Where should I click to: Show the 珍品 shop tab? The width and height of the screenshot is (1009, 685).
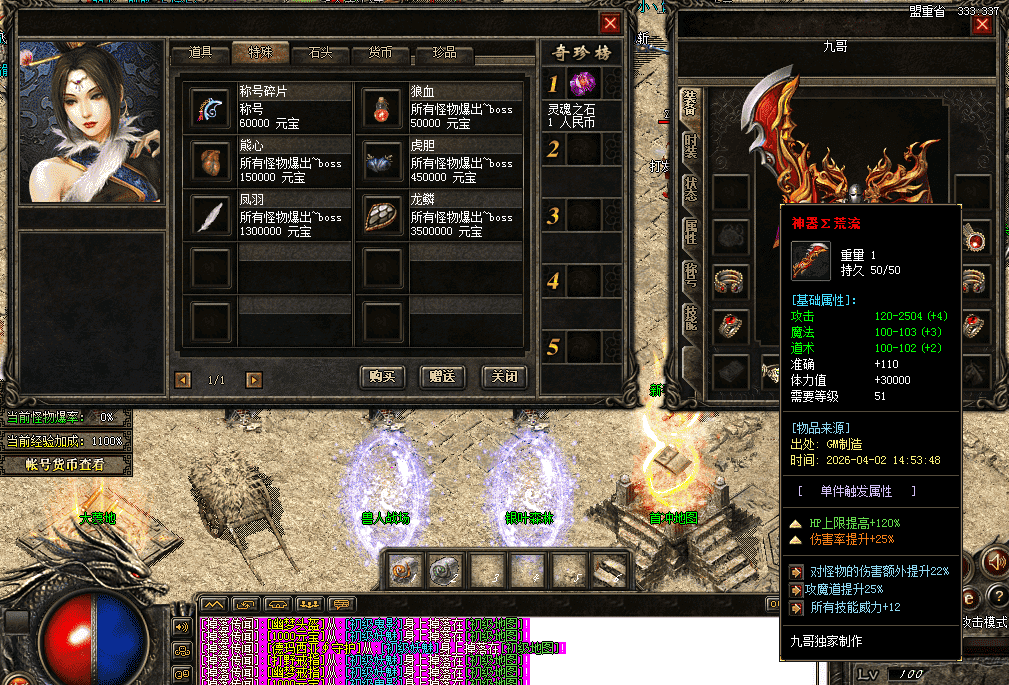(443, 53)
